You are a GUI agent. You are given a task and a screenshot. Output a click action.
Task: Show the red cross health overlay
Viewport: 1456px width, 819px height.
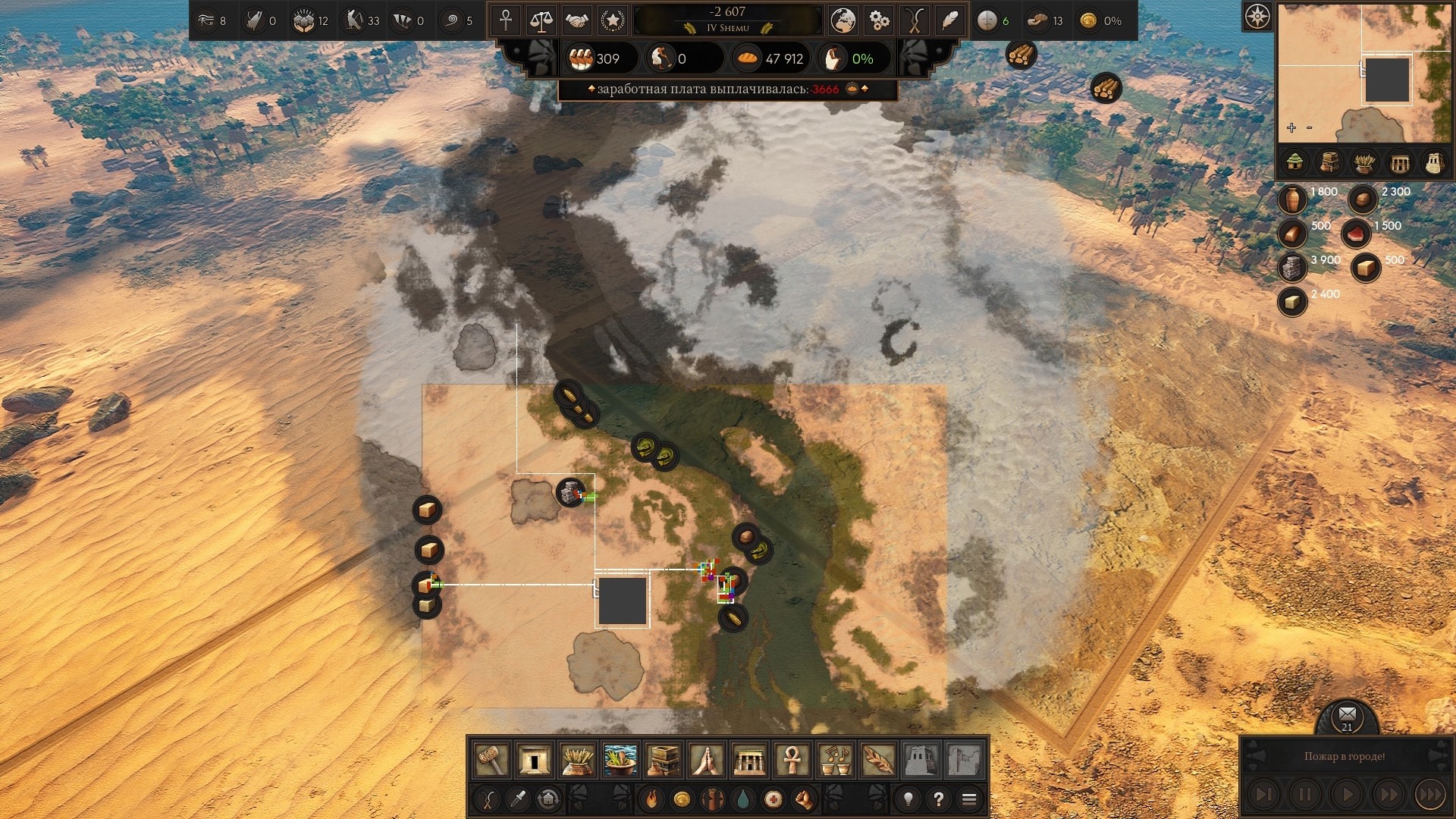(x=773, y=799)
